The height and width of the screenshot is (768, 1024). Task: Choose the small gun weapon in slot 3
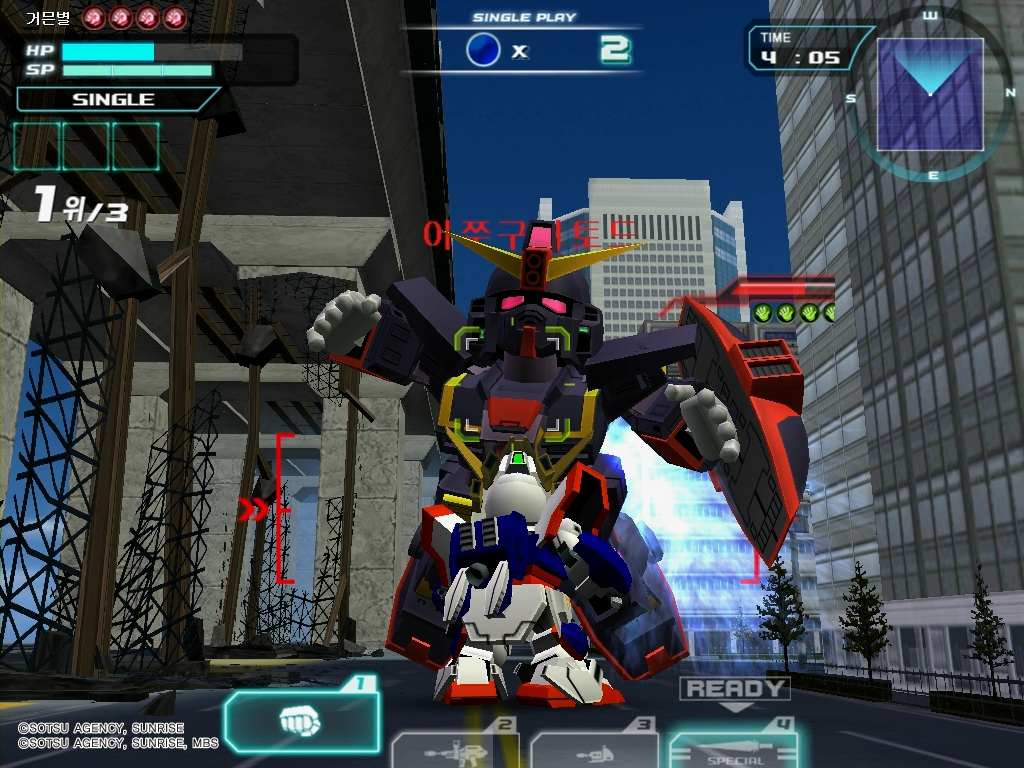pyautogui.click(x=594, y=748)
